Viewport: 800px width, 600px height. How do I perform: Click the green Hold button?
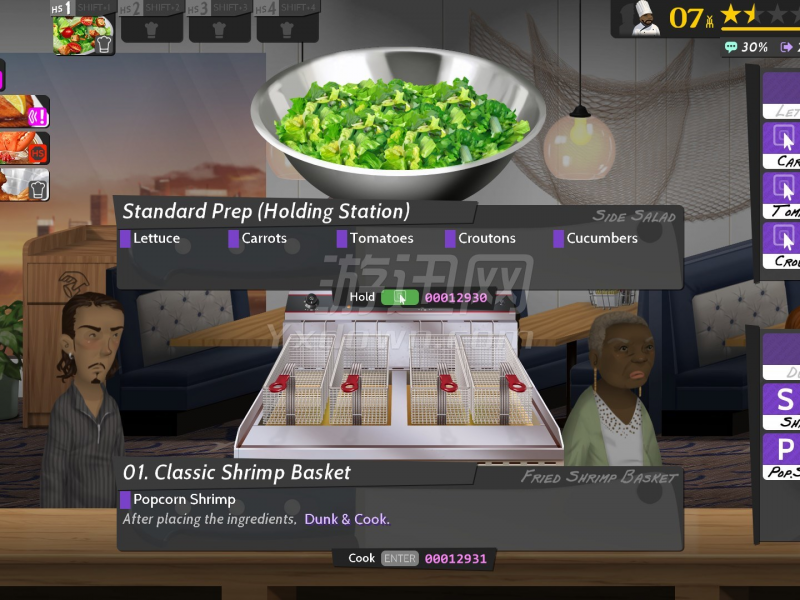(x=400, y=297)
